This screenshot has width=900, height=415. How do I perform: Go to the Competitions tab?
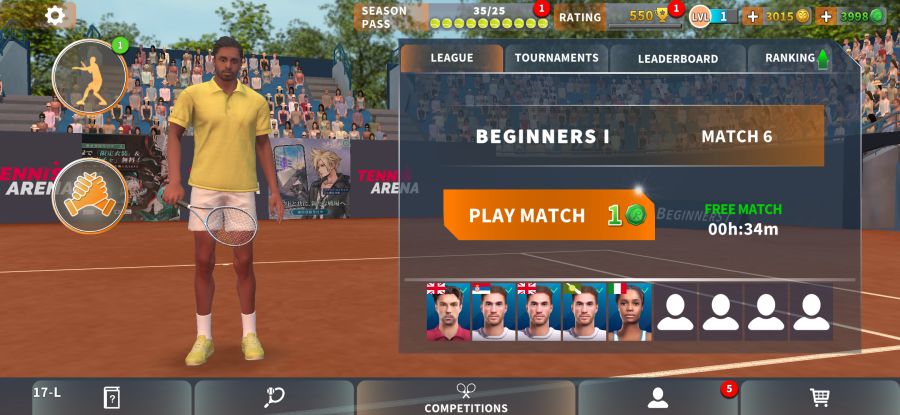pos(466,398)
